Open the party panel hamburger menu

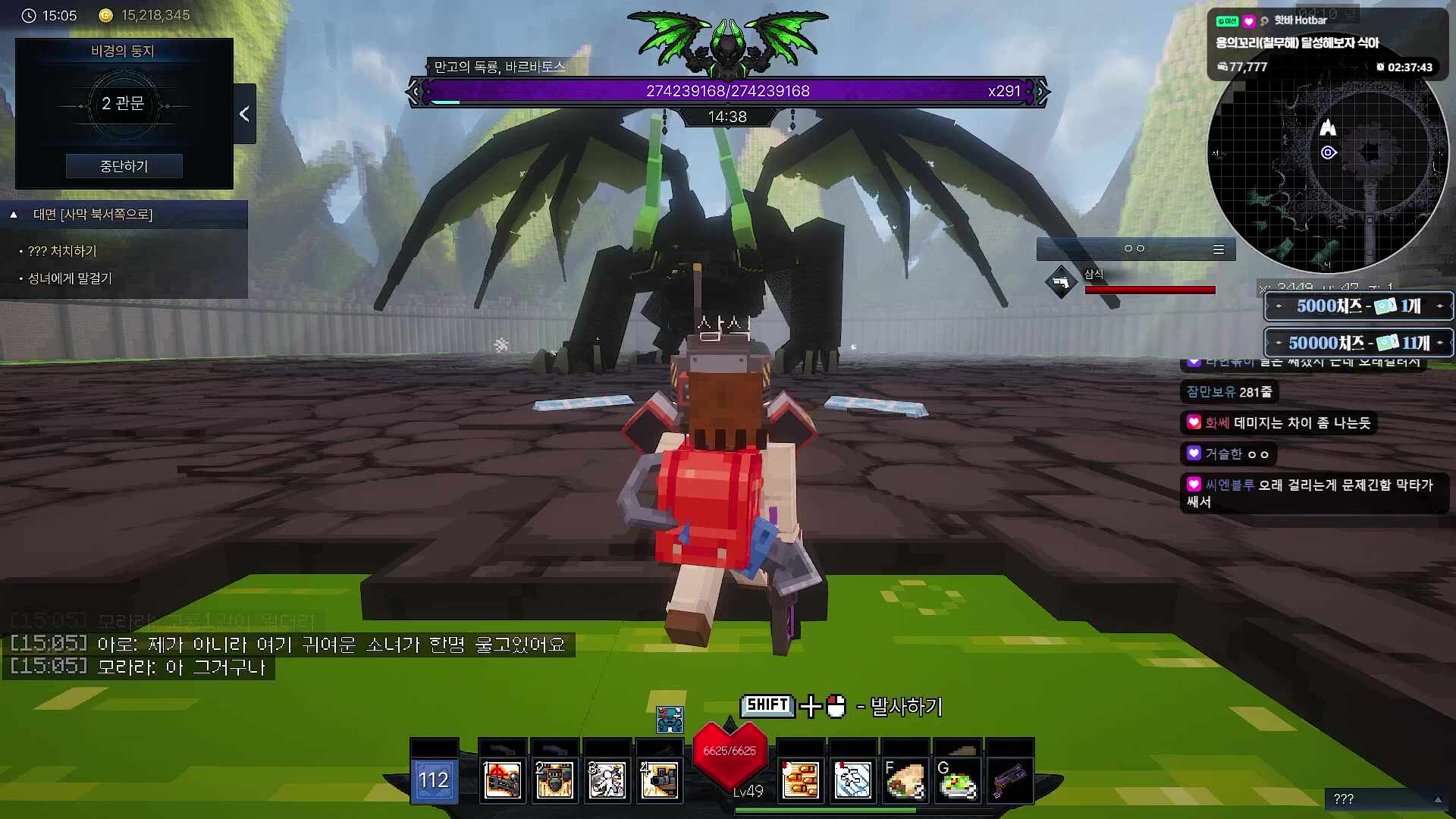(x=1218, y=249)
